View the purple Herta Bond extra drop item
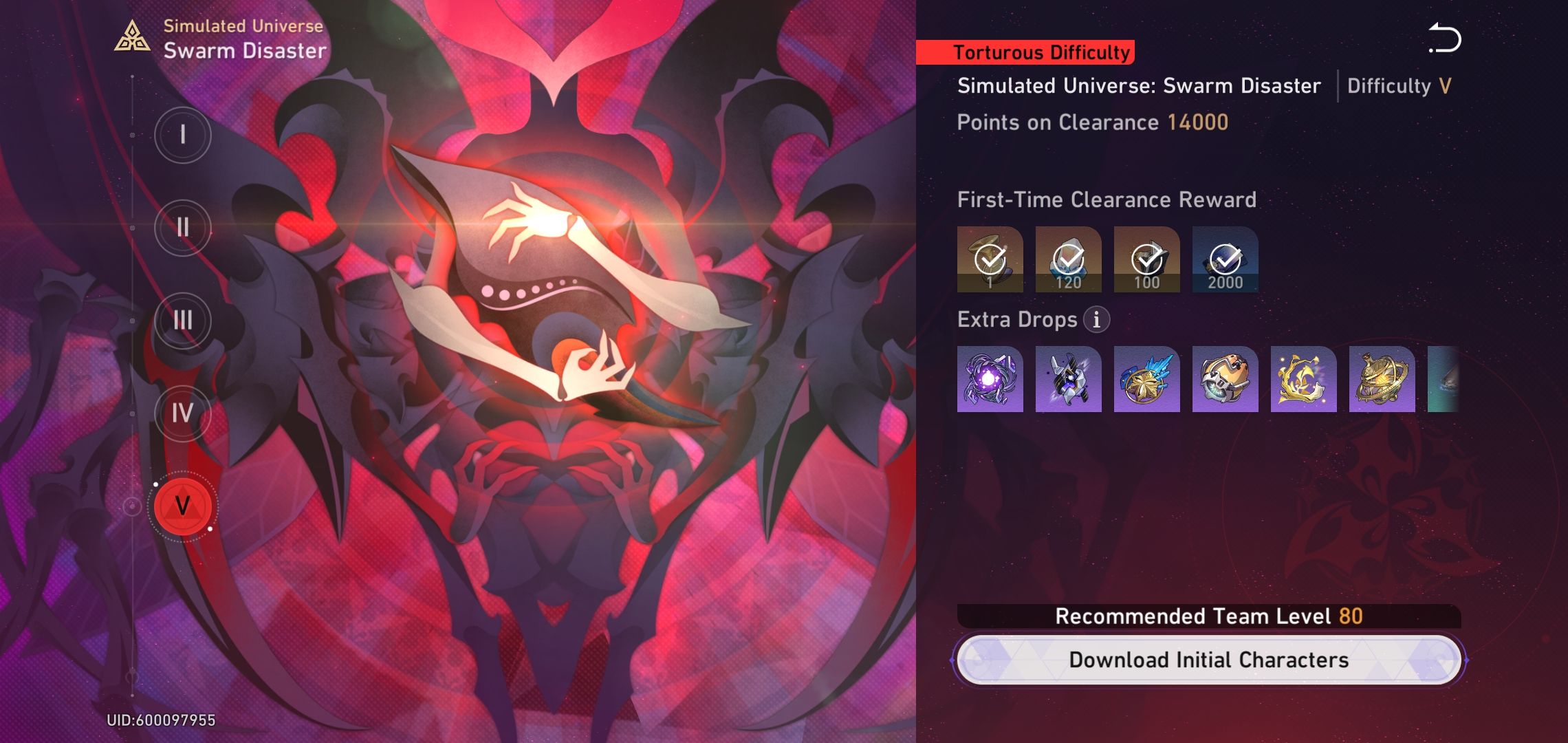The image size is (1568, 743). (990, 379)
